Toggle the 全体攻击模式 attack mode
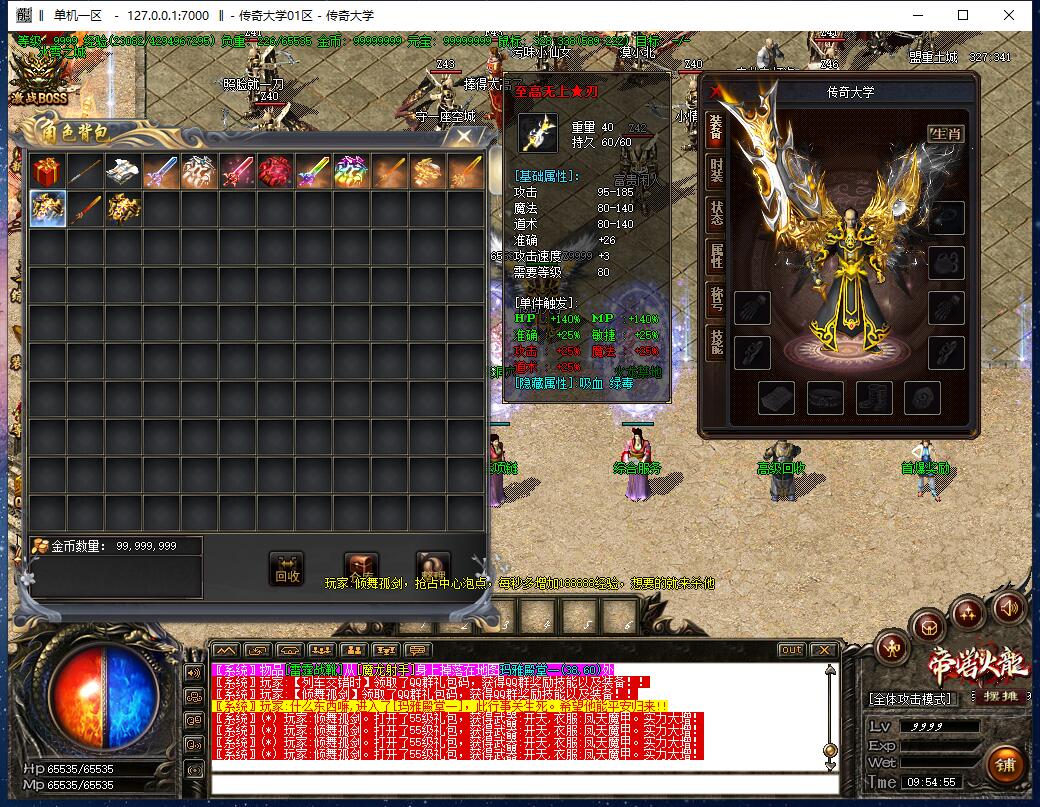The height and width of the screenshot is (807, 1040). 911,698
